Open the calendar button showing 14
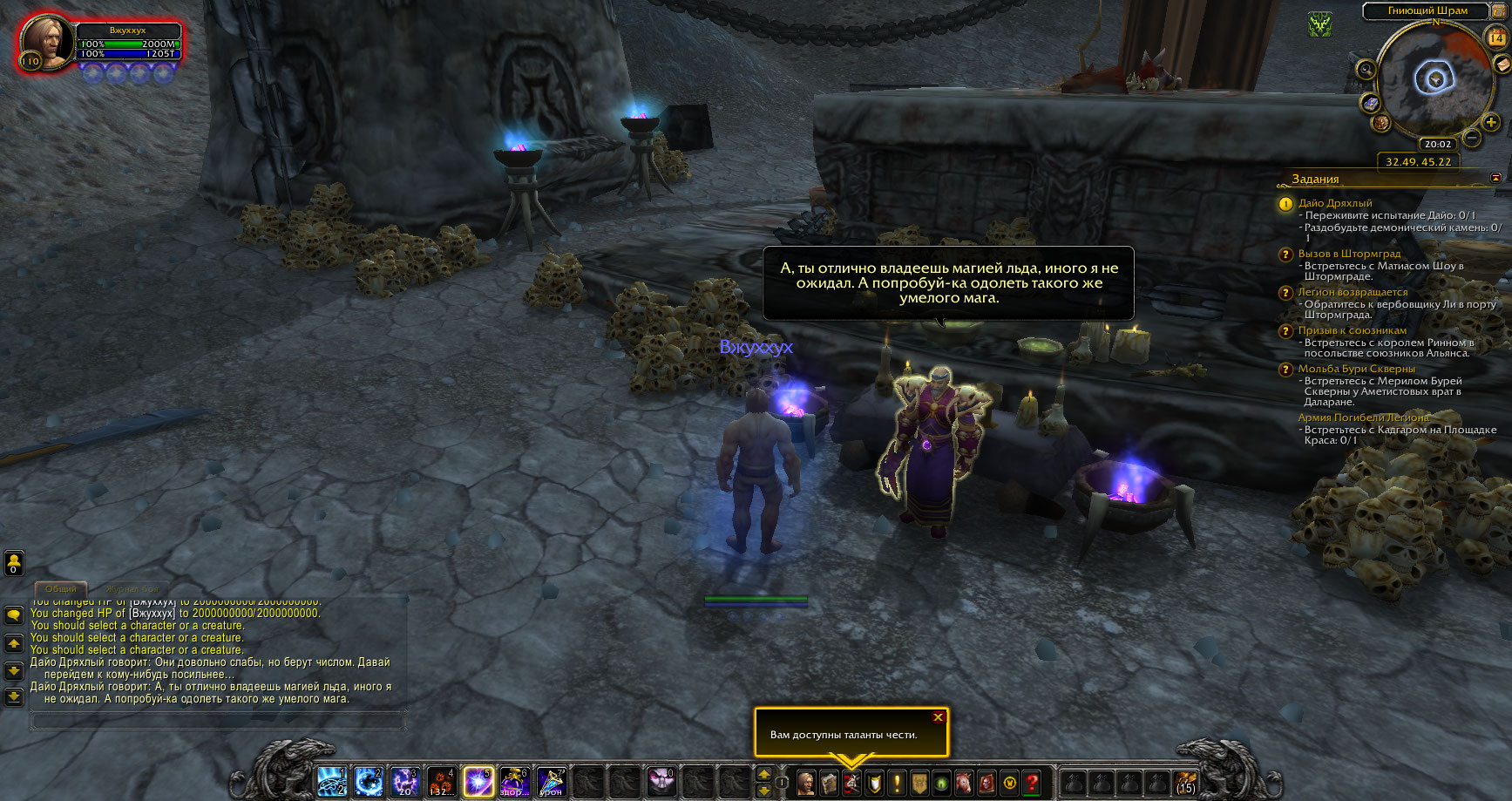Image resolution: width=1512 pixels, height=801 pixels. tap(1495, 37)
